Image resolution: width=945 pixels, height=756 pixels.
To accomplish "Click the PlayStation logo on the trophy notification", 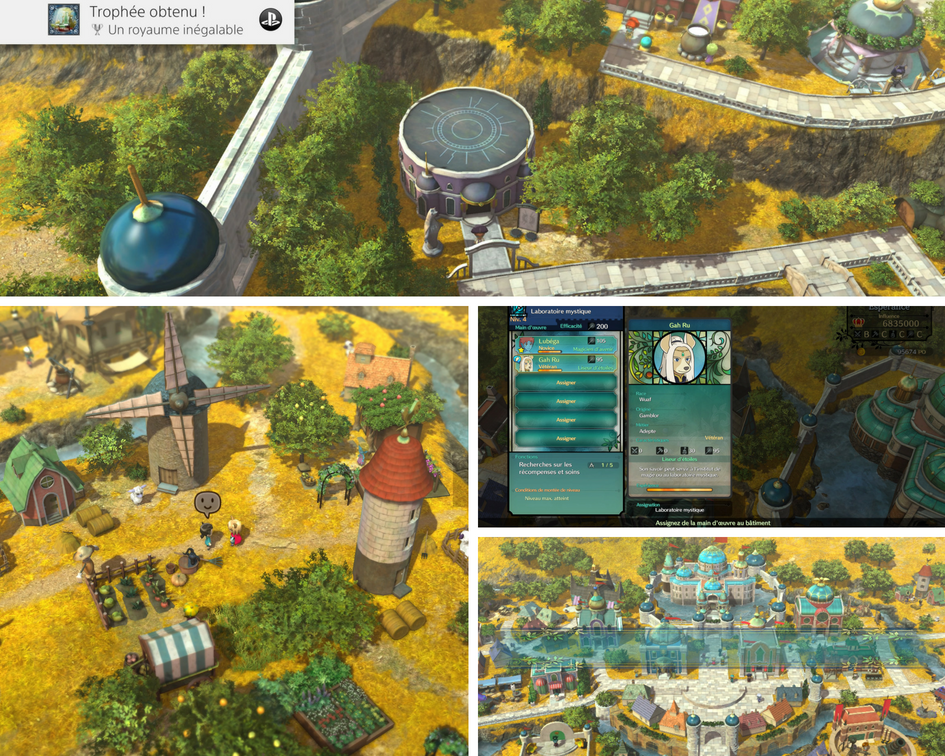I will [270, 21].
